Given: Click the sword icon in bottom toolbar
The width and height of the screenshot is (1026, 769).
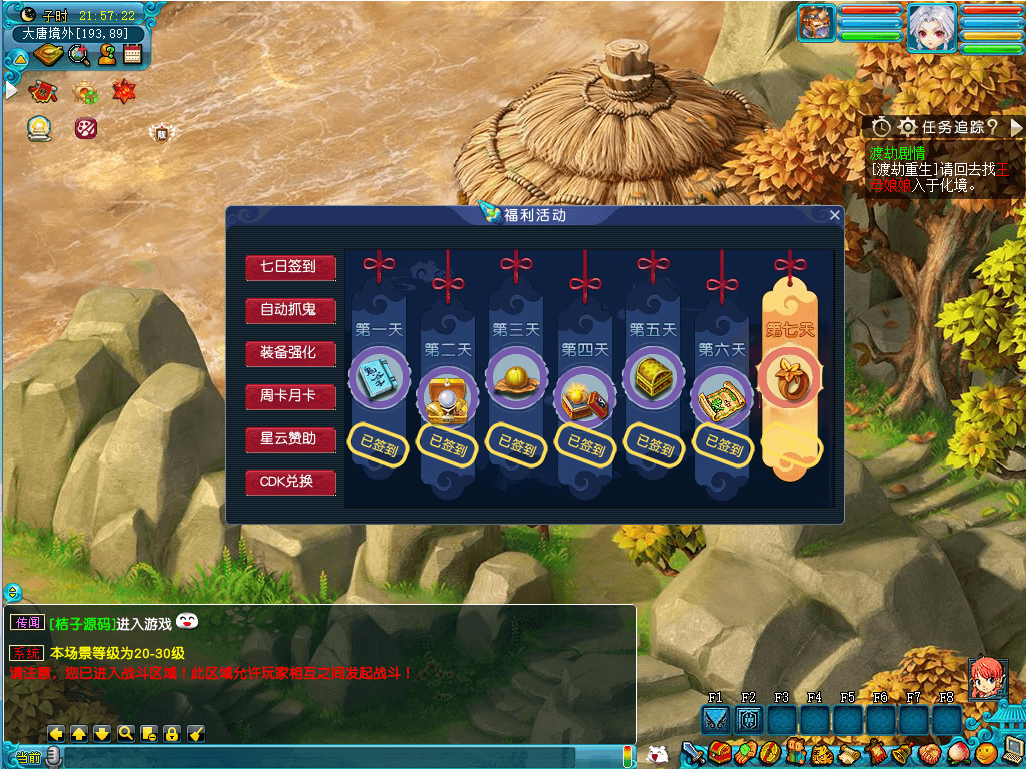Looking at the screenshot, I should 694,752.
